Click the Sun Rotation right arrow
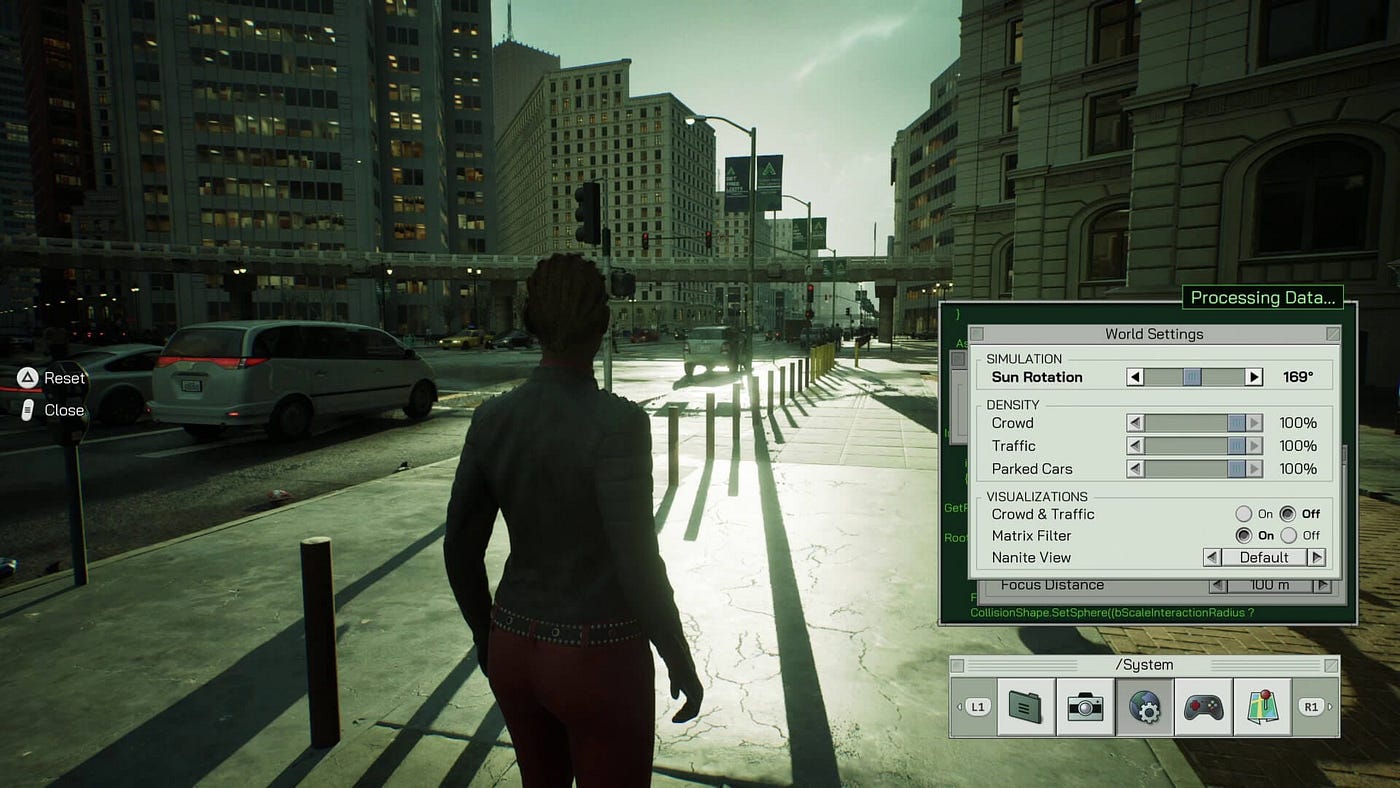Image resolution: width=1400 pixels, height=788 pixels. 1253,377
